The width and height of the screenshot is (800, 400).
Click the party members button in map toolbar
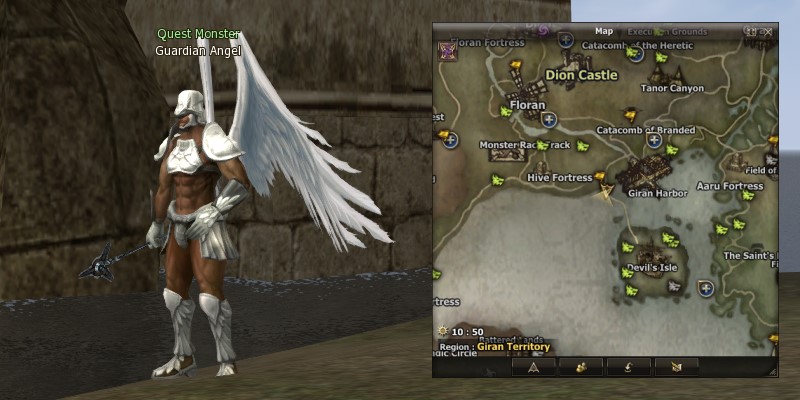point(580,367)
